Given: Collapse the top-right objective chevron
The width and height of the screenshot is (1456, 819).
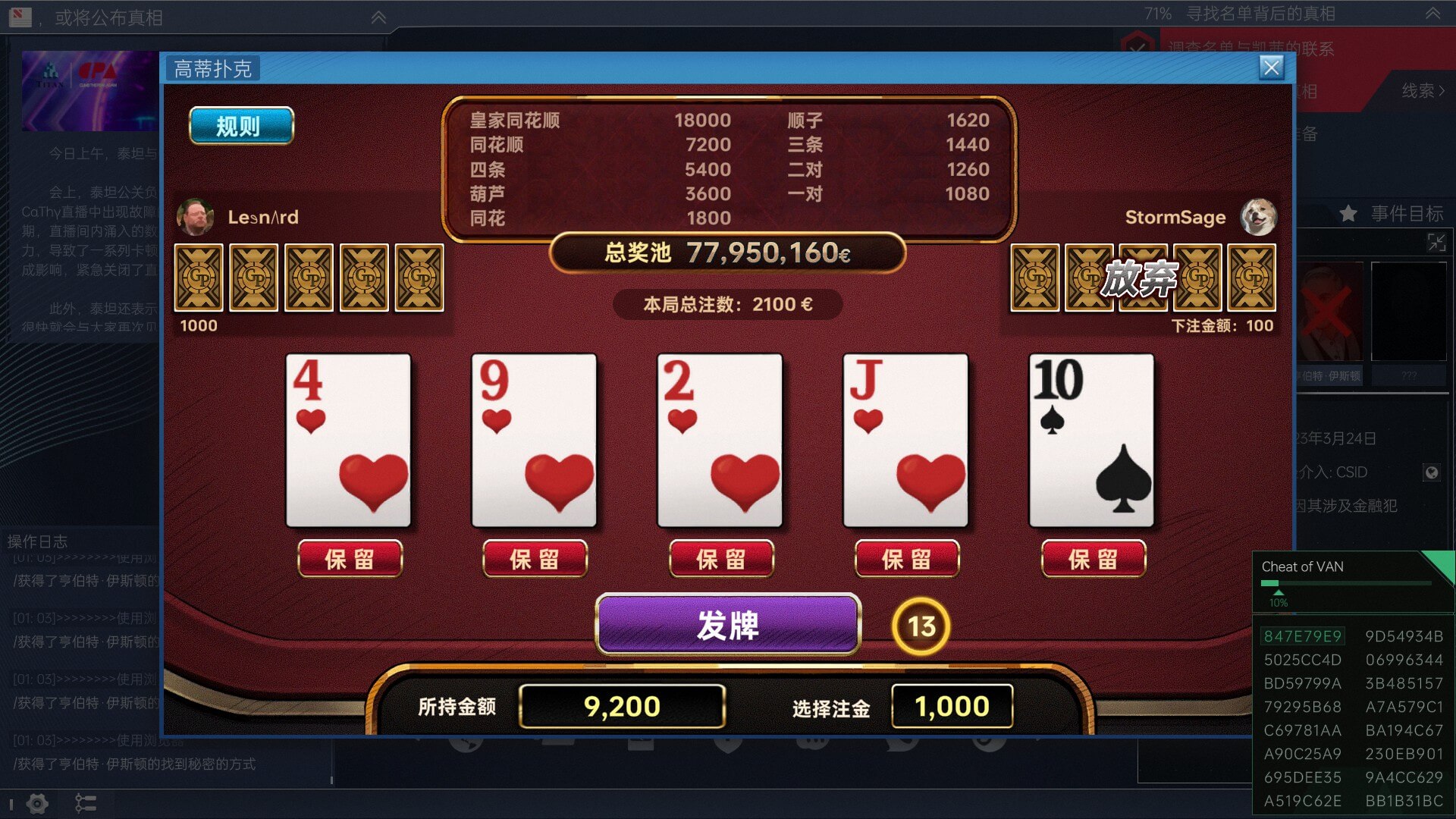Looking at the screenshot, I should click(1432, 13).
